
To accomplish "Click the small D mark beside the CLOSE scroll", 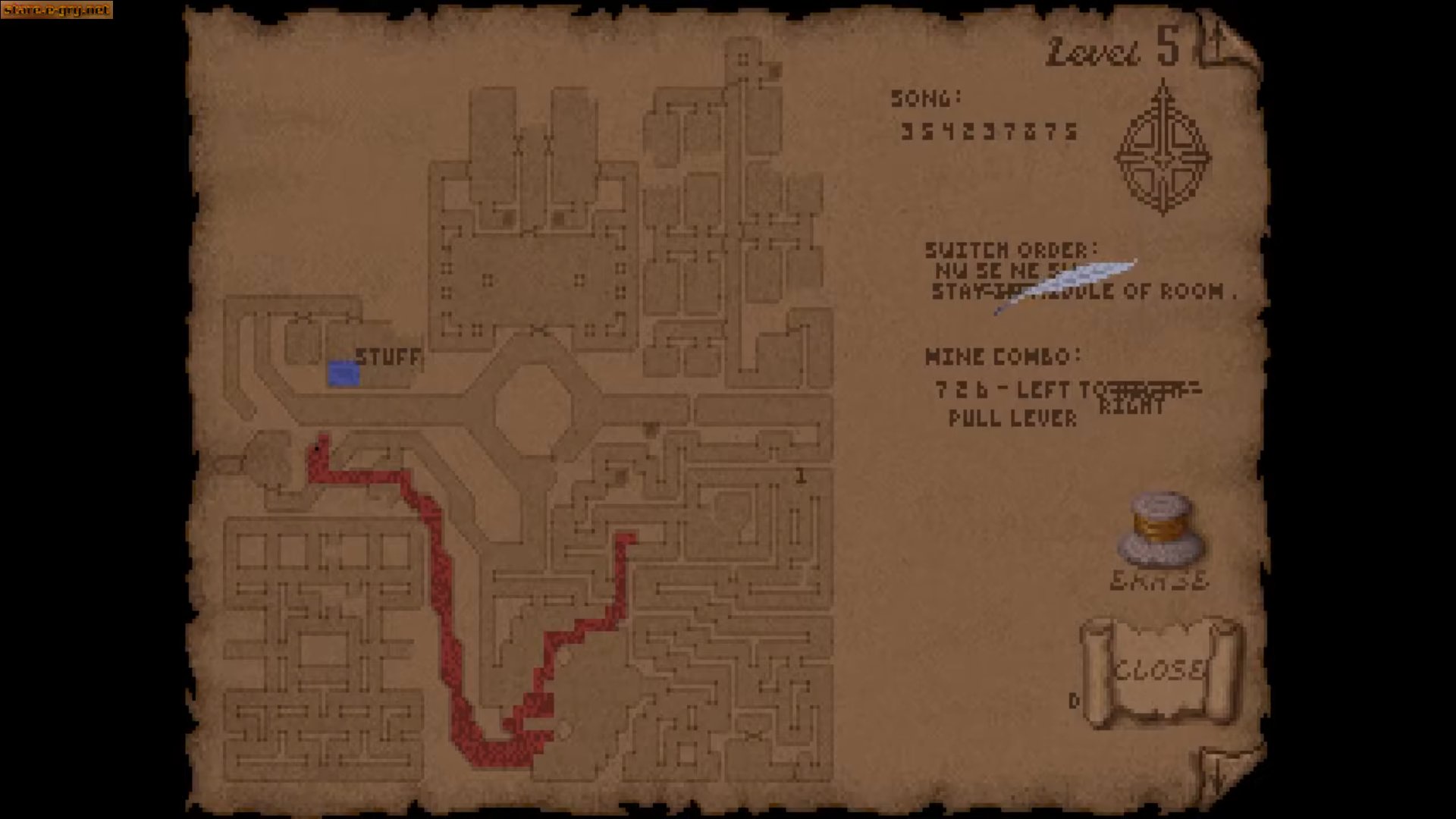I will coord(1074,701).
